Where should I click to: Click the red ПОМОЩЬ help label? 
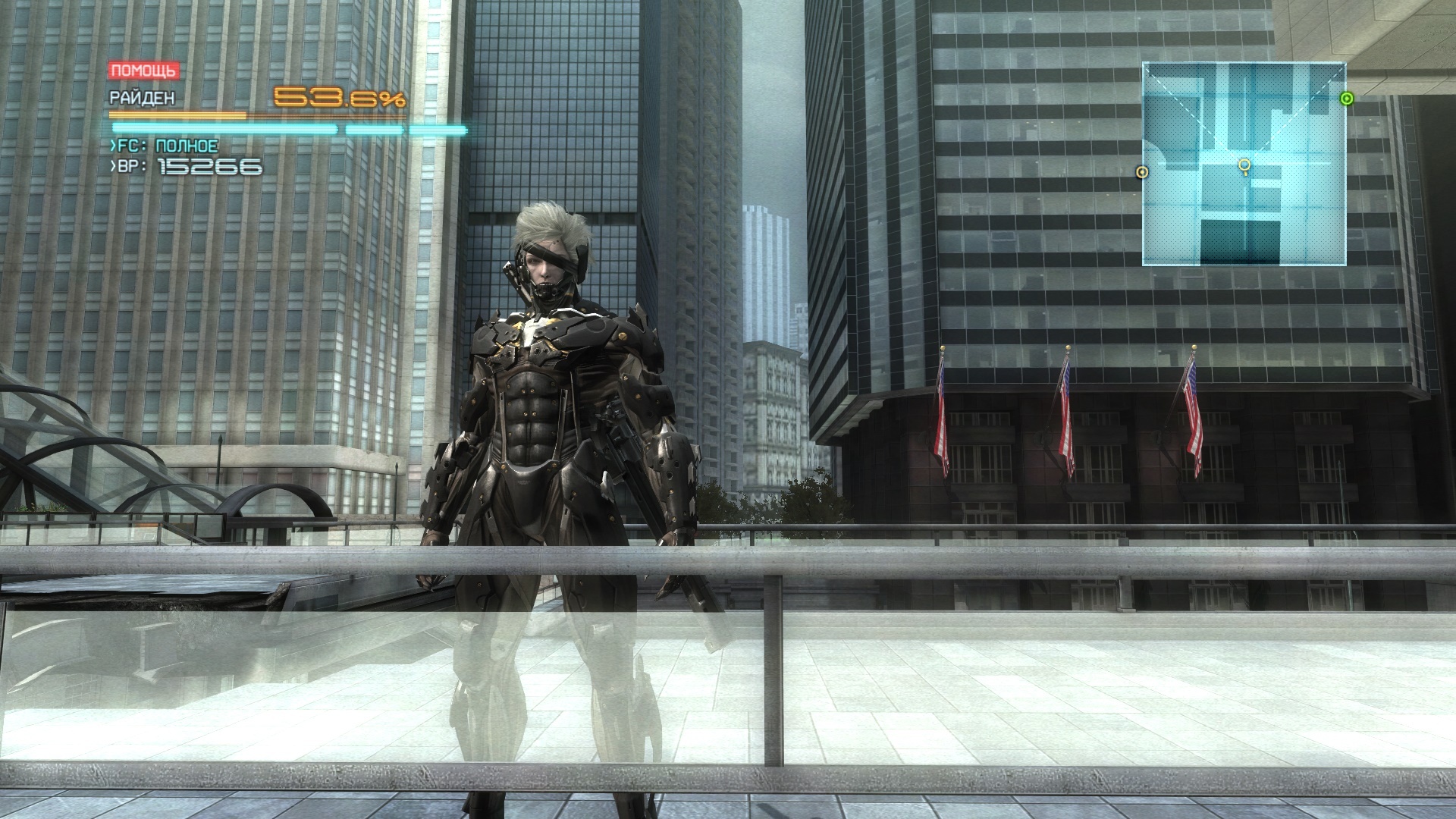(x=144, y=71)
